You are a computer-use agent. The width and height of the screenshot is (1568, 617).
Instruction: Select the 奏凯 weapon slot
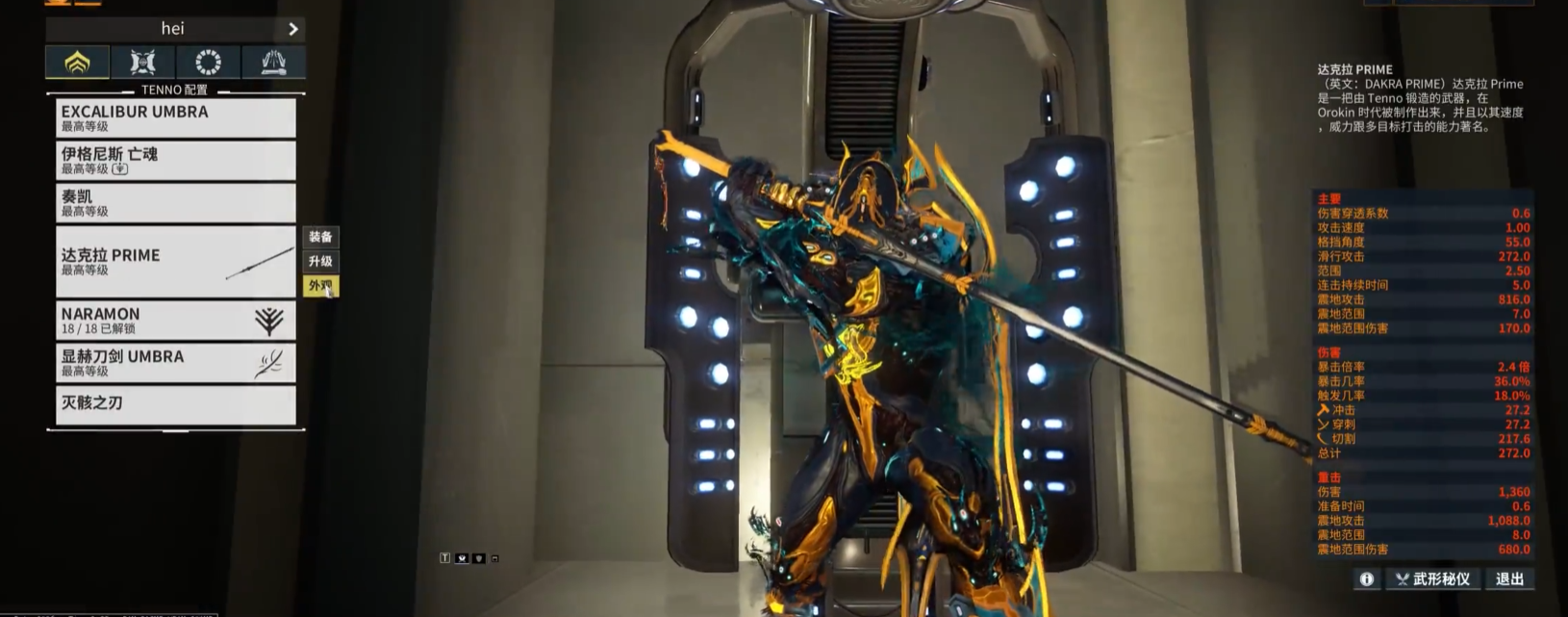pos(175,203)
